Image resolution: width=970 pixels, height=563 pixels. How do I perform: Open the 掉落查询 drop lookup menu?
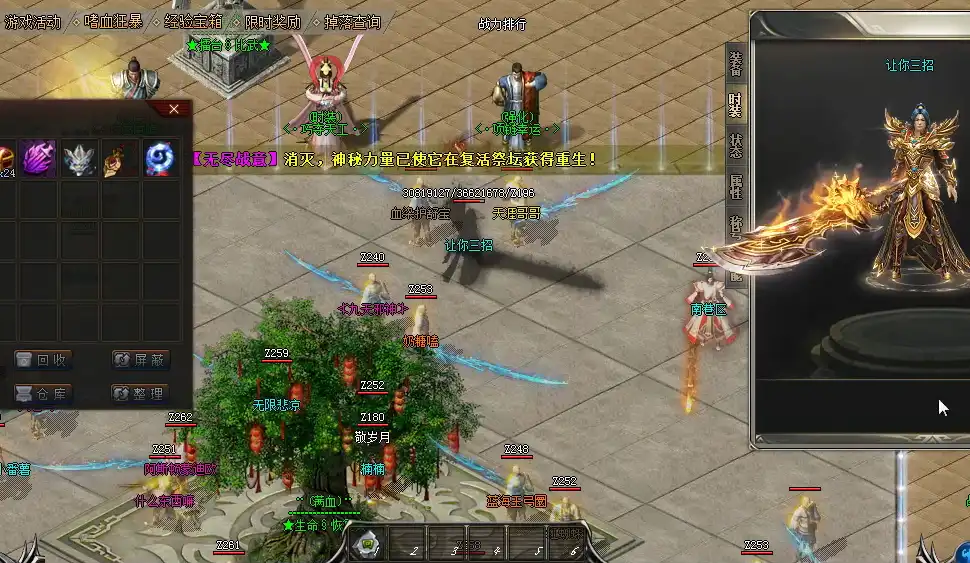(x=352, y=21)
